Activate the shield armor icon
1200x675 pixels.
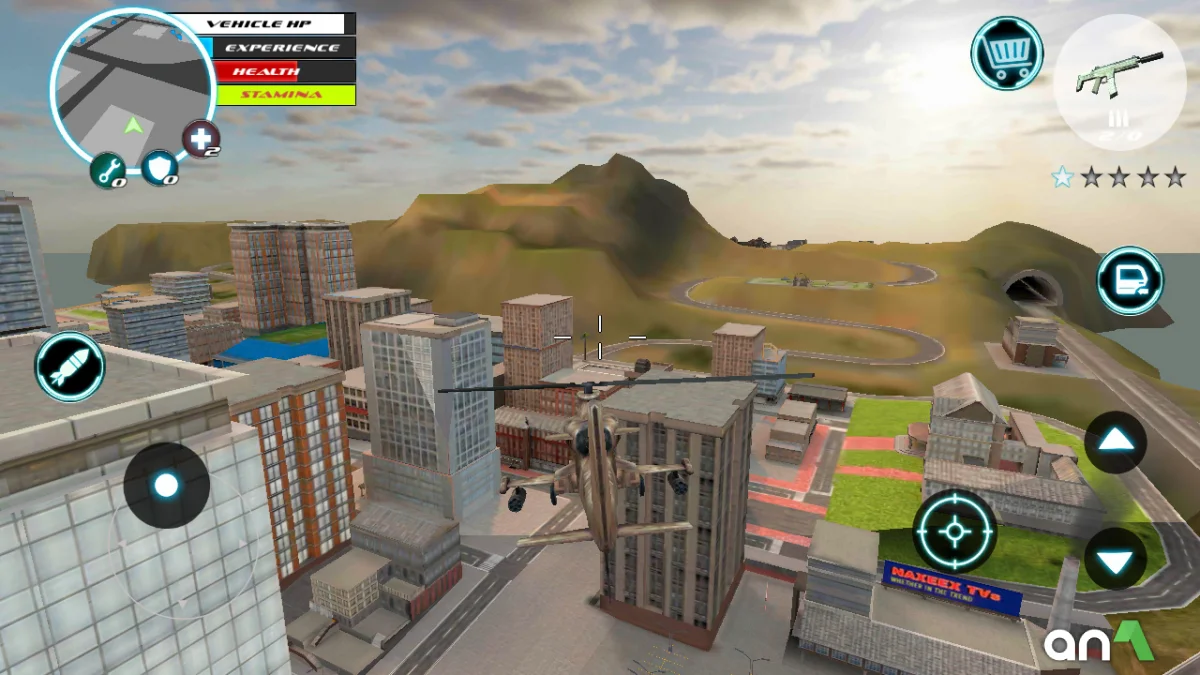160,168
